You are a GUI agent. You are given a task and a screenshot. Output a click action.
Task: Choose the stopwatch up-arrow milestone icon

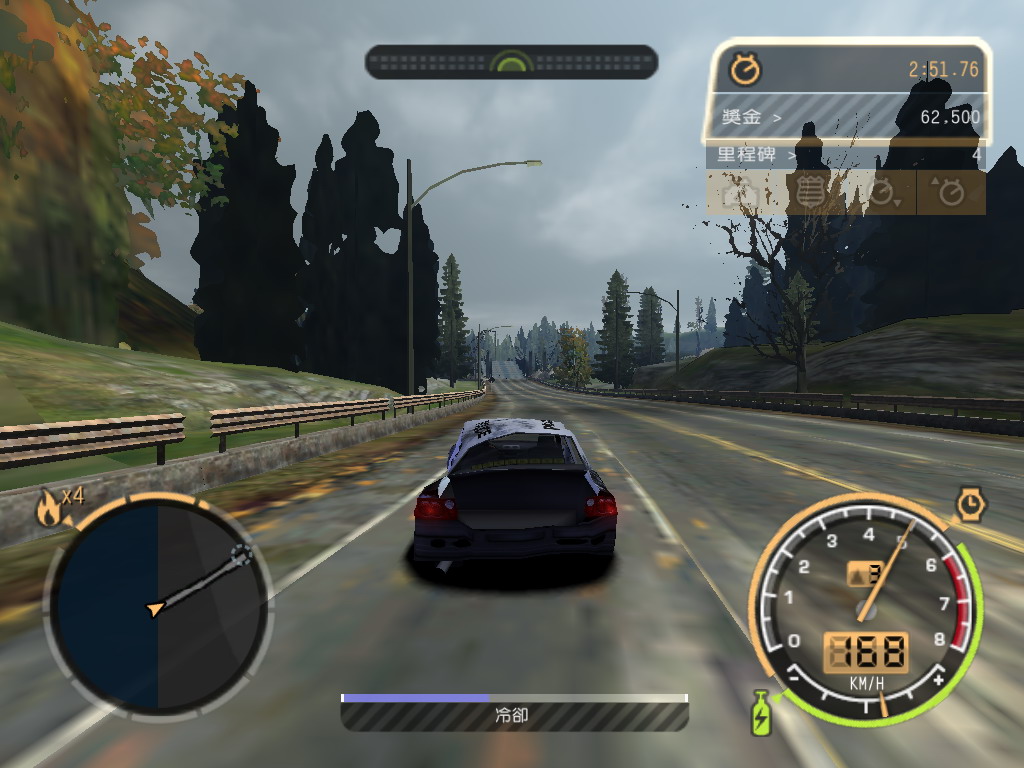click(949, 193)
